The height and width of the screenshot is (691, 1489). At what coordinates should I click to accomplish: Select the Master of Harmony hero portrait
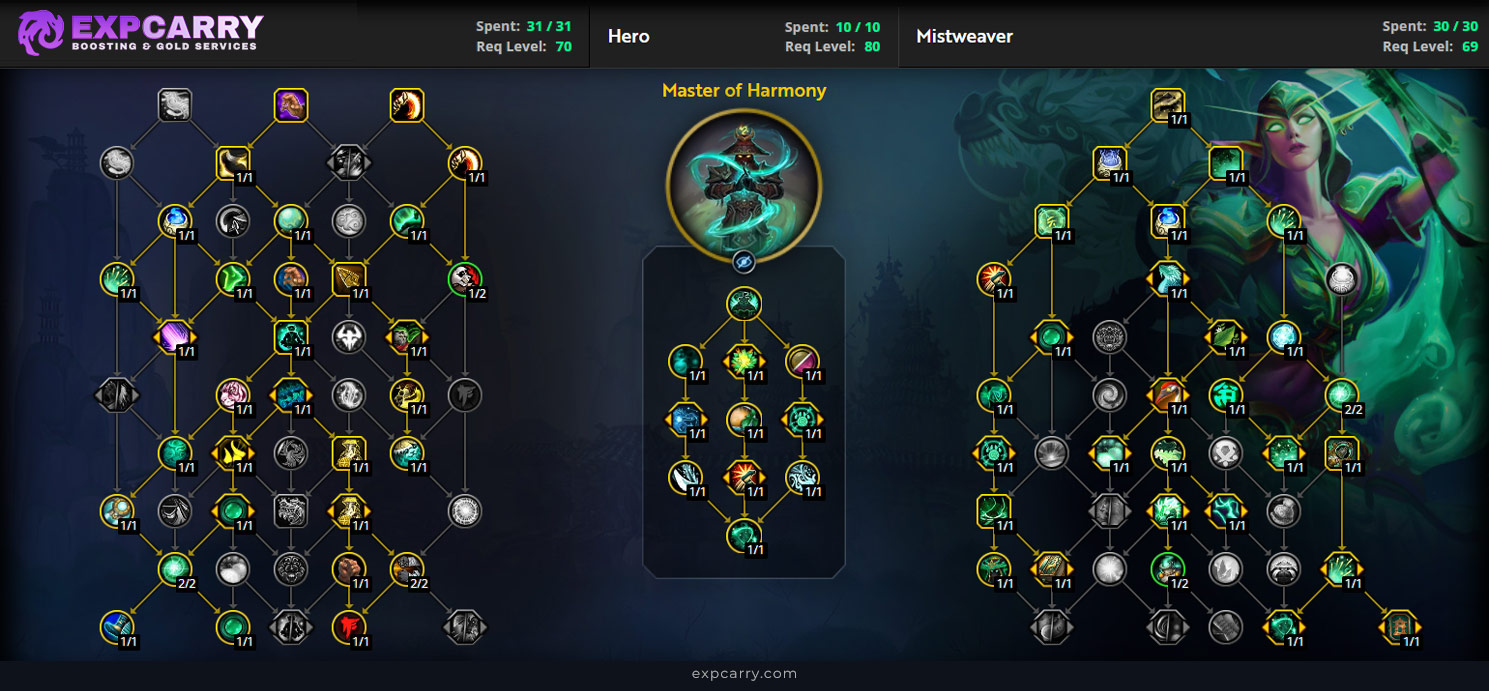[743, 185]
